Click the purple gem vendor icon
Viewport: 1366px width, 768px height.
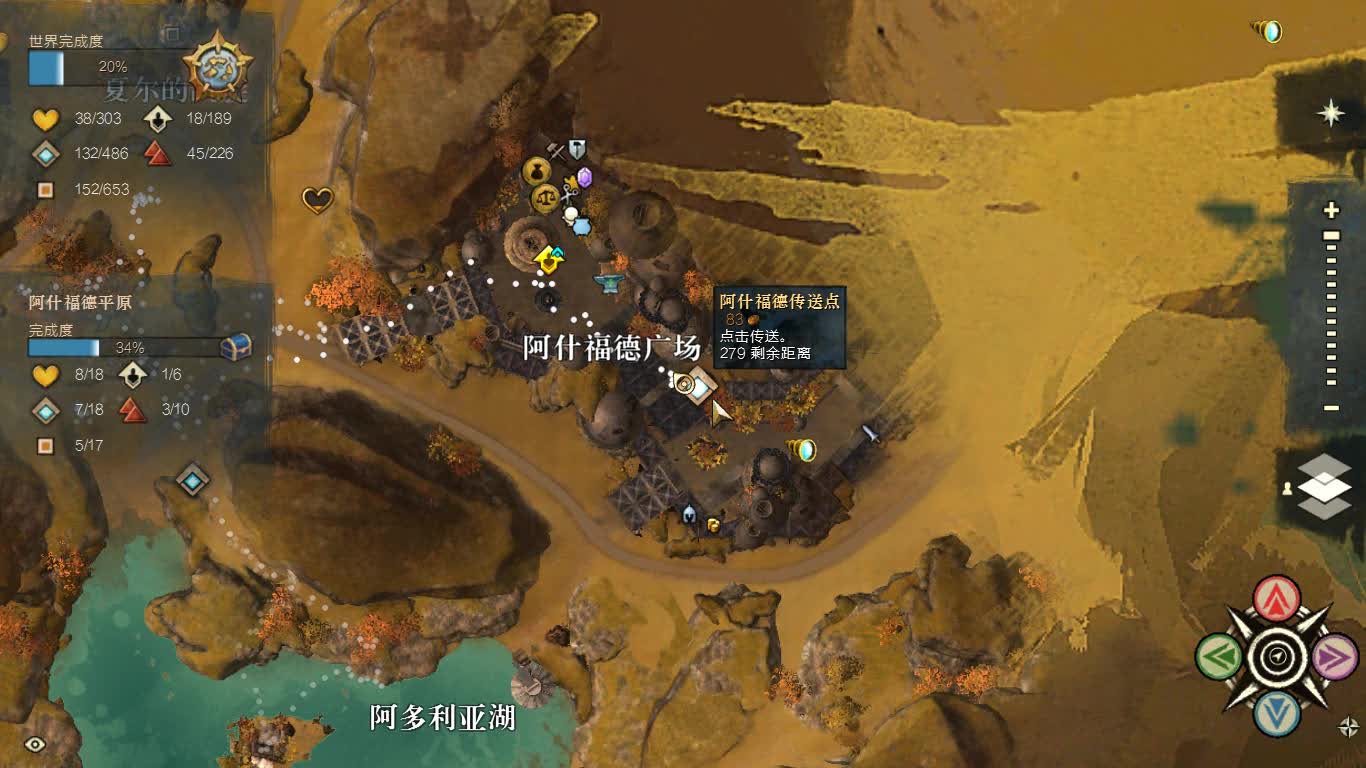(584, 179)
